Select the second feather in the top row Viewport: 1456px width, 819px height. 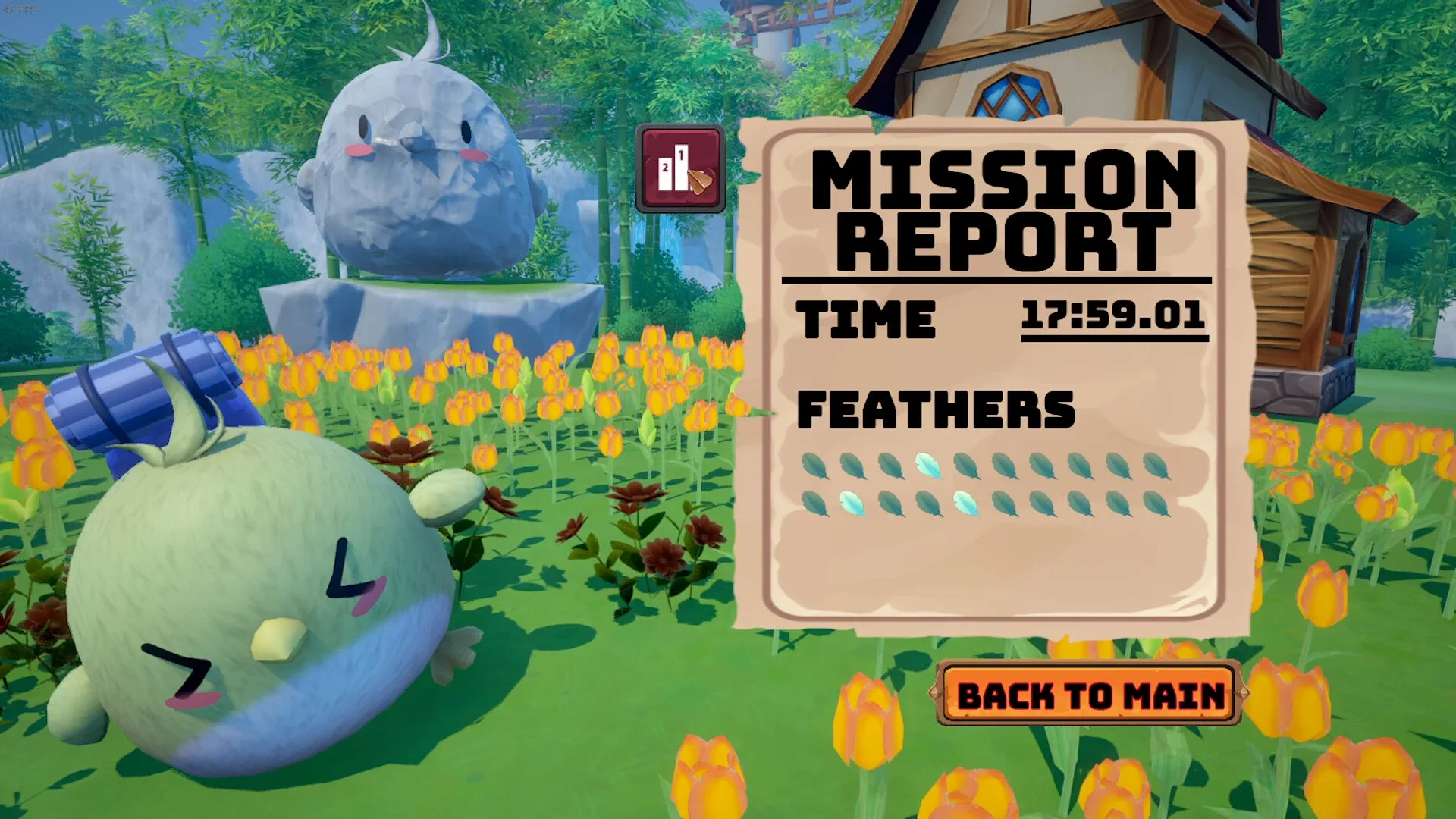tap(853, 465)
